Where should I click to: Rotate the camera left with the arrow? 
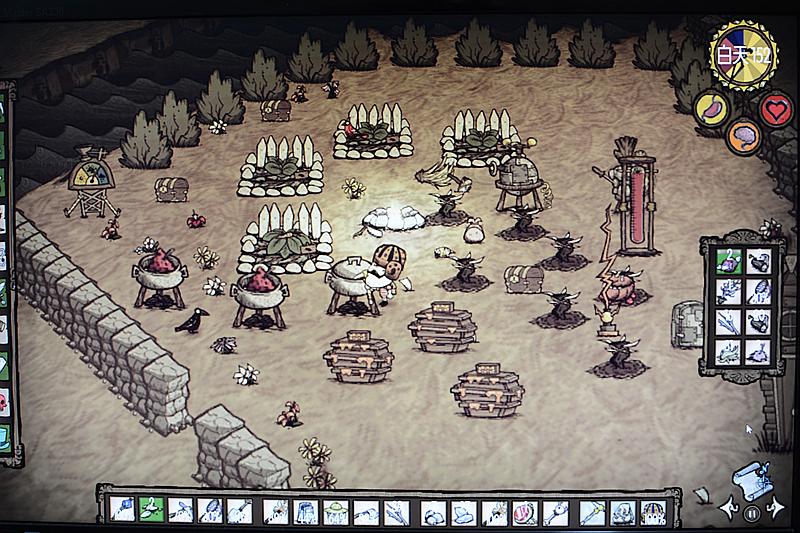726,510
